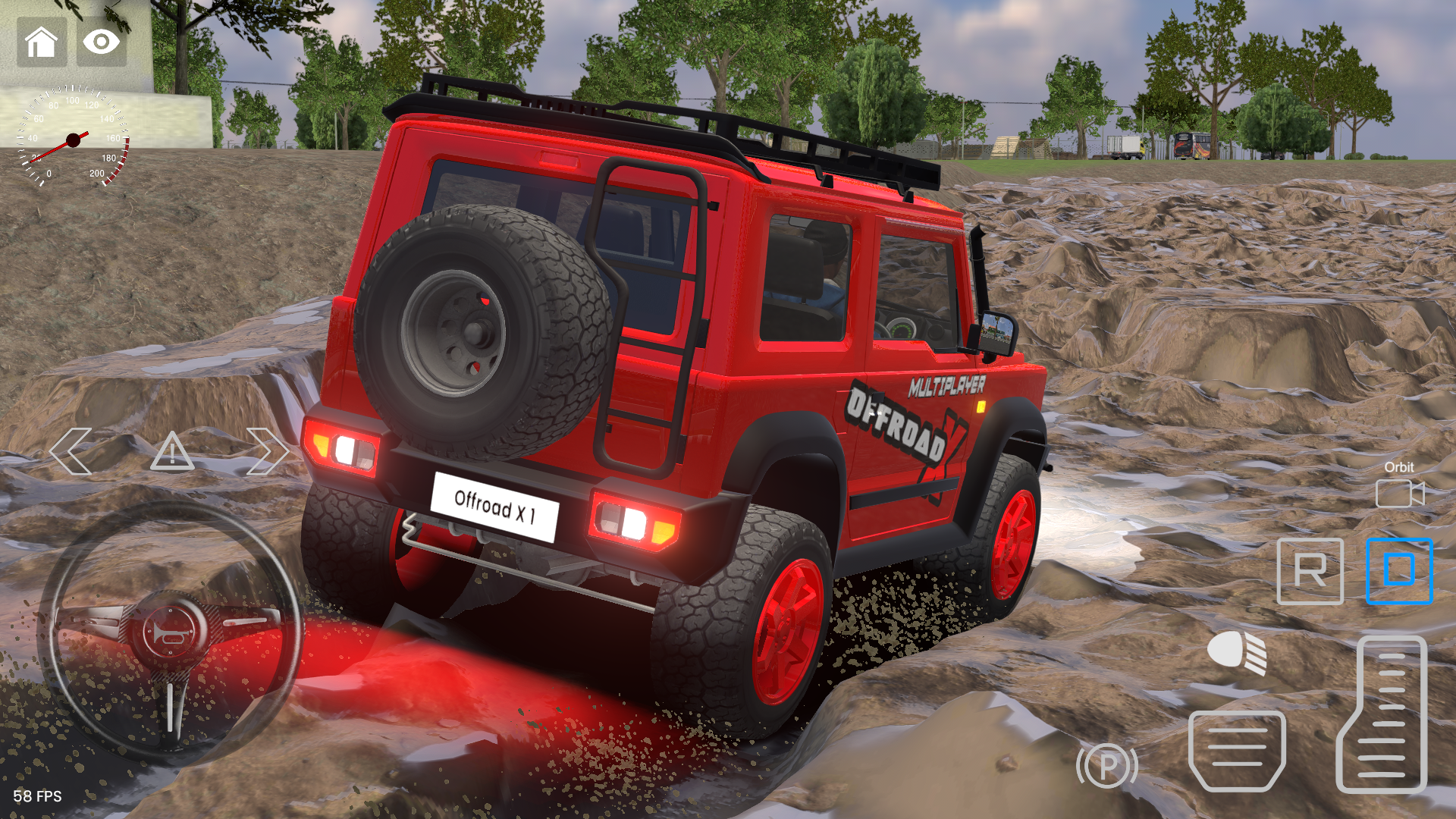The width and height of the screenshot is (1456, 819).
Task: Open the home menu
Action: pyautogui.click(x=42, y=42)
